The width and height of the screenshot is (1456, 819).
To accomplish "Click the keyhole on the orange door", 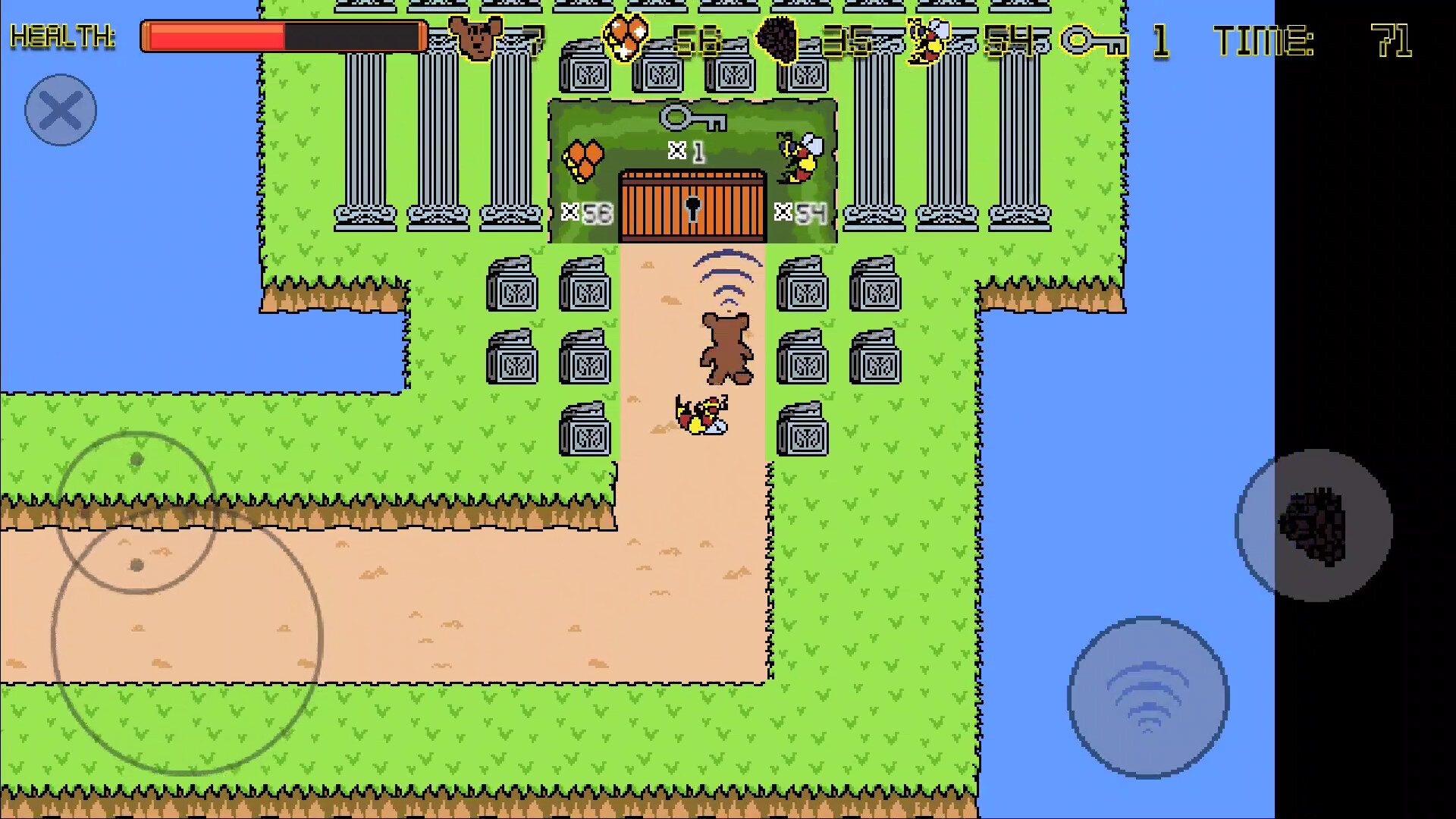I will [x=692, y=209].
